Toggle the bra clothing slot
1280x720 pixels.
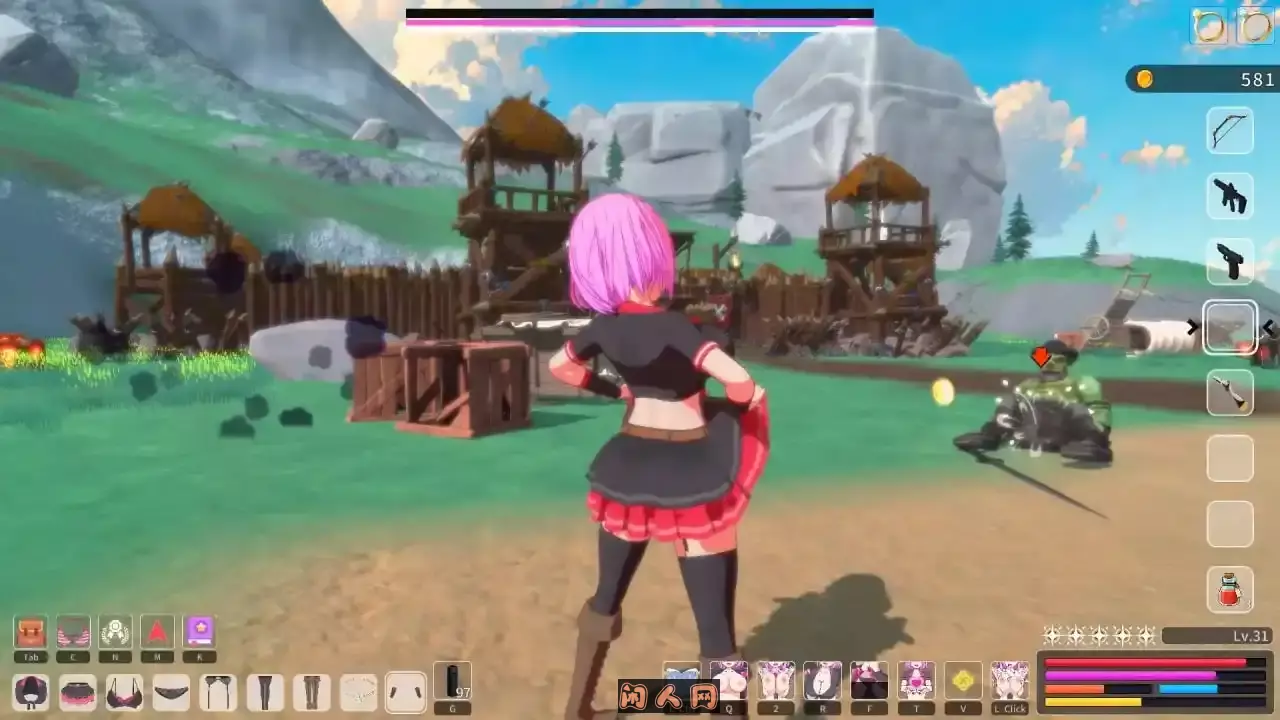pyautogui.click(x=123, y=692)
